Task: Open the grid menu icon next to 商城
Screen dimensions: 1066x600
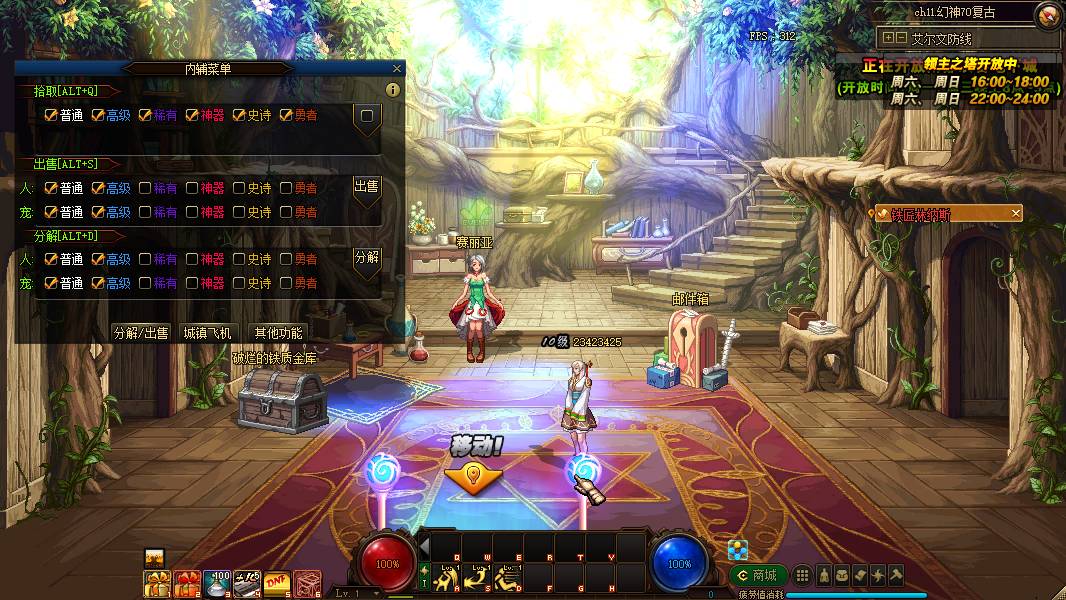Action: (802, 575)
